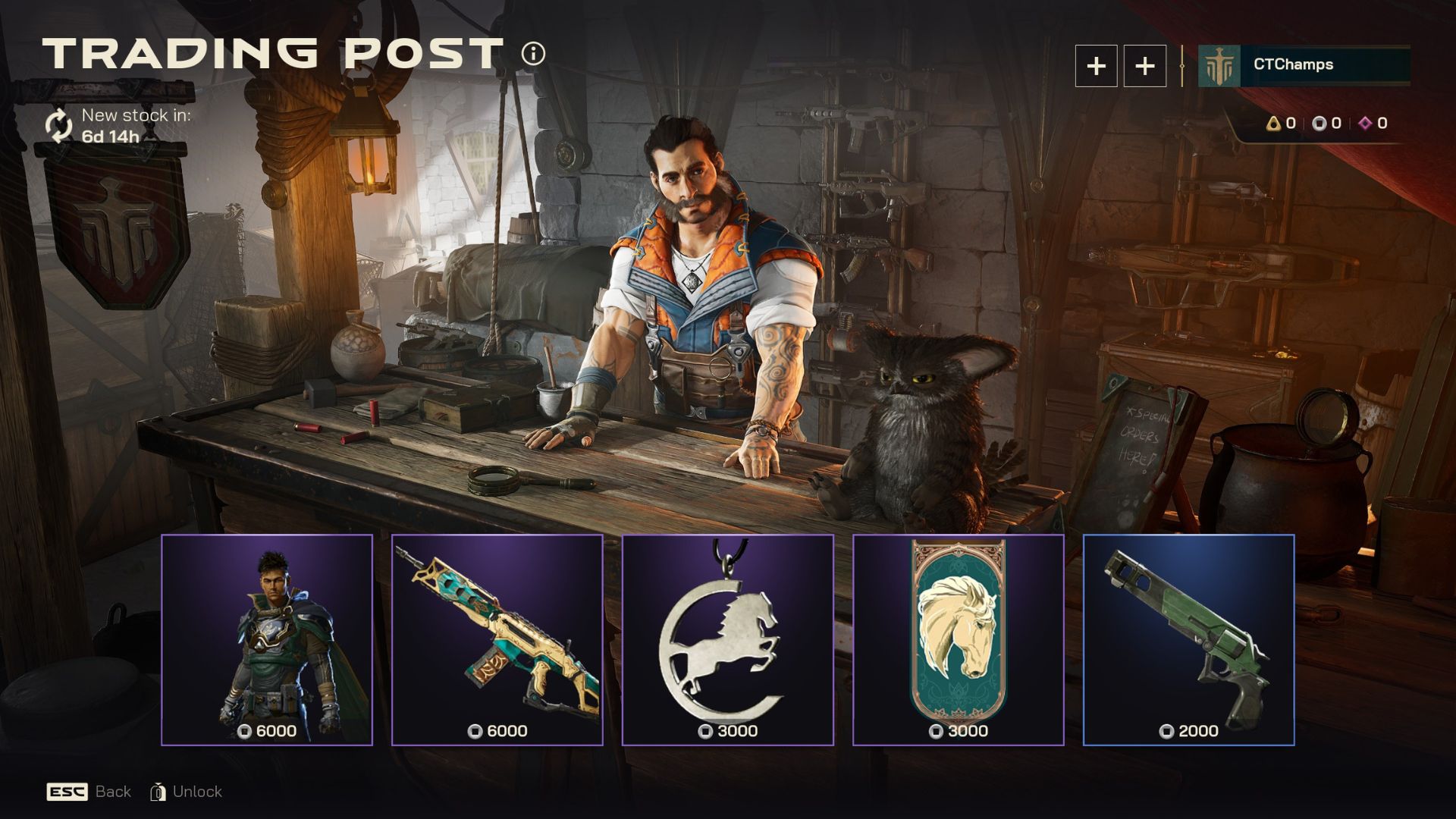The image size is (1456, 819).
Task: Select the silver horse crescent charm
Action: [x=728, y=639]
